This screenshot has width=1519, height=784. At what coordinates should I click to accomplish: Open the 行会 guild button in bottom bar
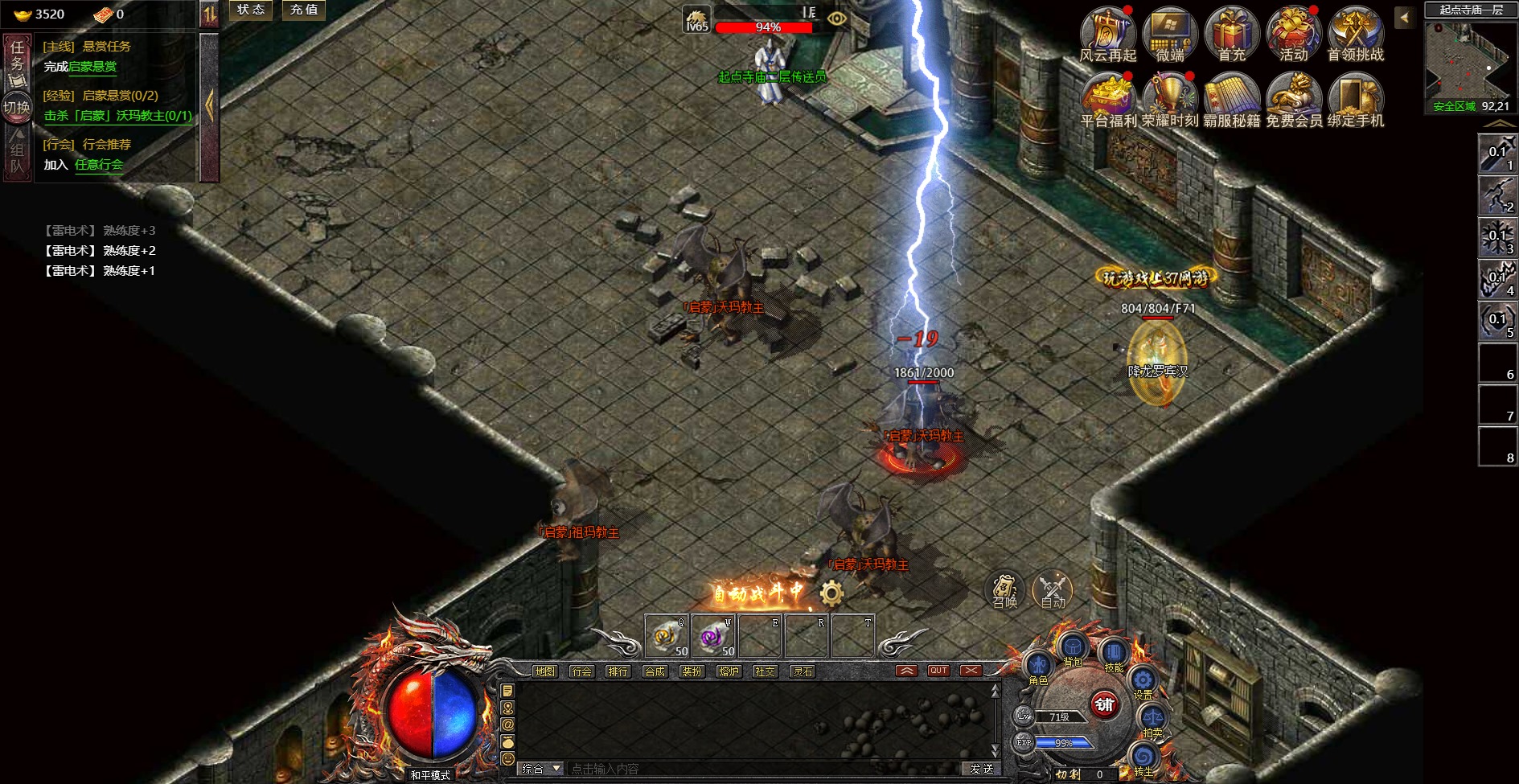click(581, 671)
